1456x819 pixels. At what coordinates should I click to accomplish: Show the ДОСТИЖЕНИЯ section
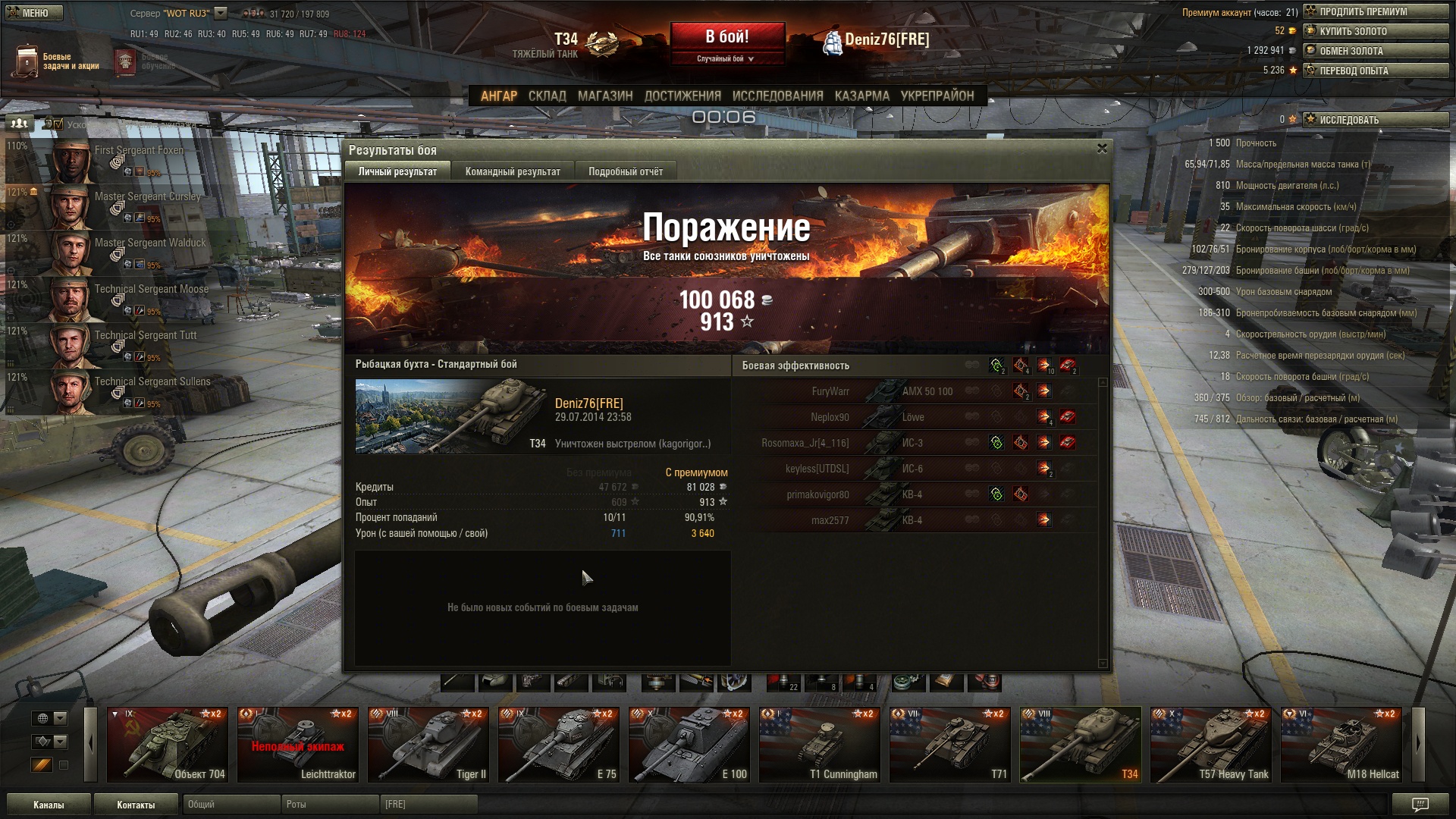(682, 96)
